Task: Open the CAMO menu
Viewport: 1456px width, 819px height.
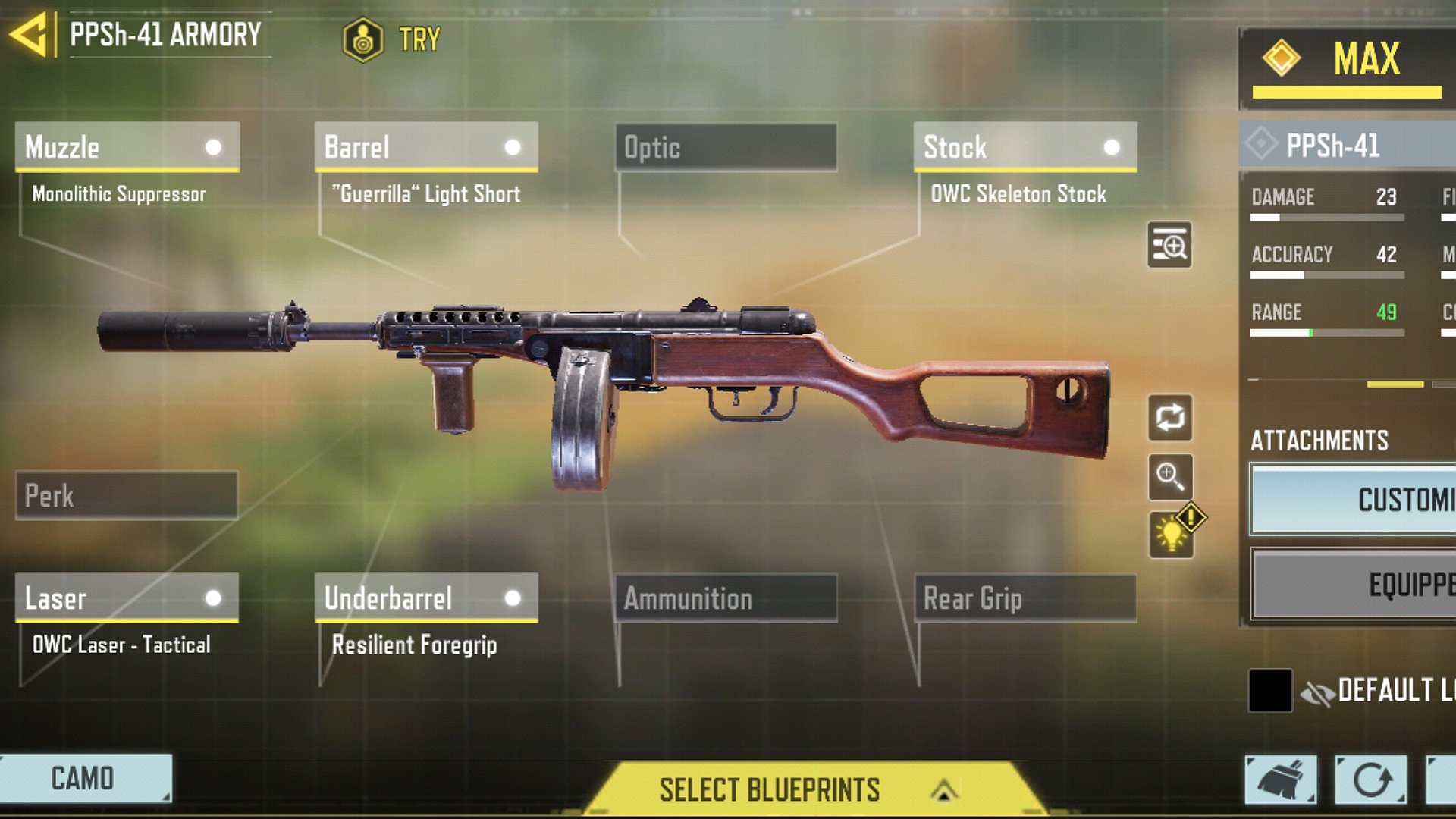Action: click(x=85, y=778)
